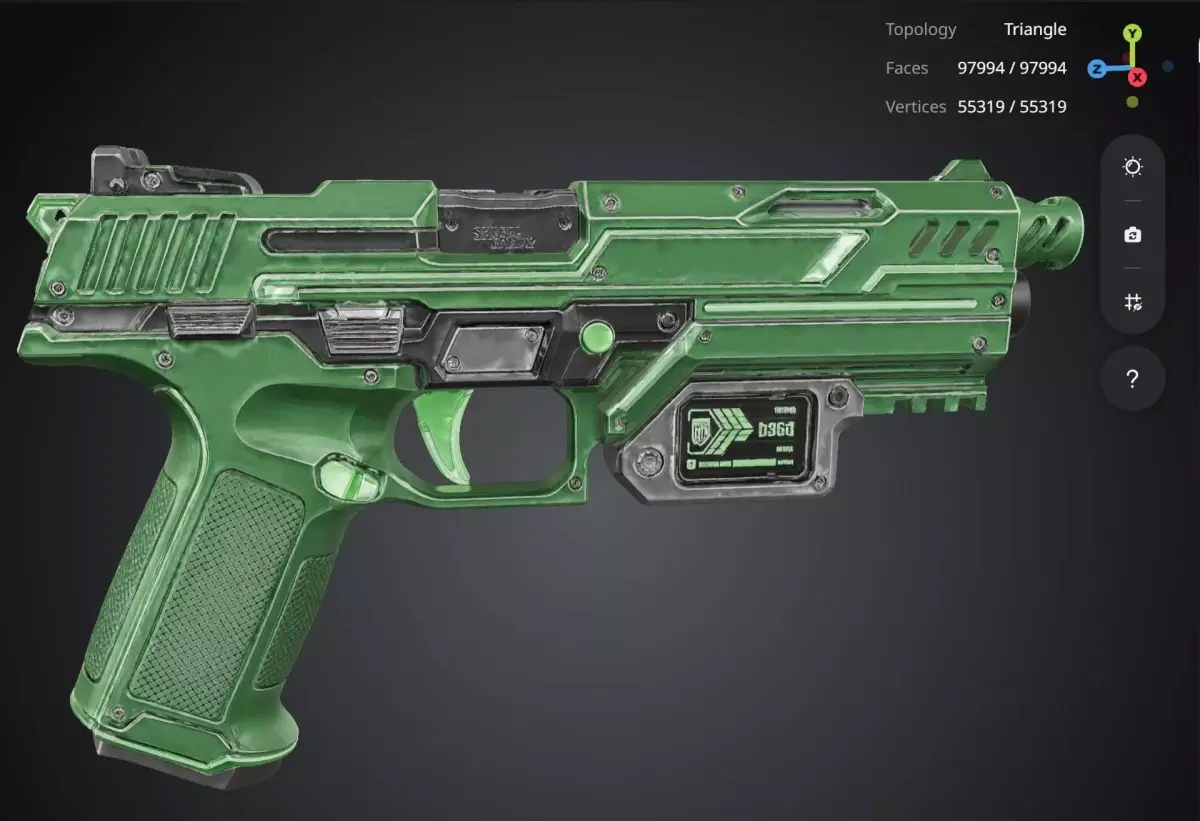The width and height of the screenshot is (1200, 821).
Task: Select the green Y axis on the gizmo
Action: [1132, 34]
